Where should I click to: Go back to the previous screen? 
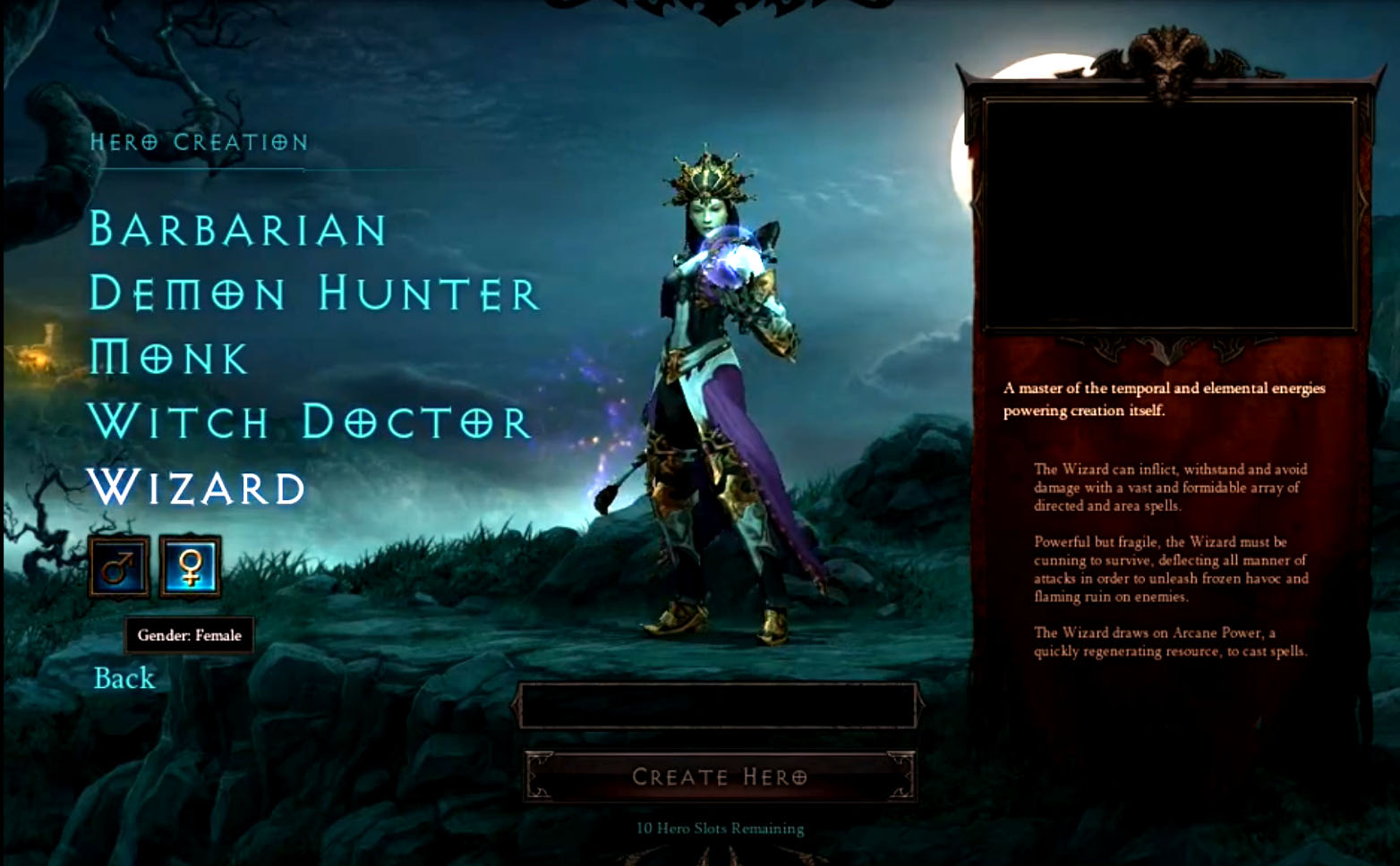tap(124, 678)
